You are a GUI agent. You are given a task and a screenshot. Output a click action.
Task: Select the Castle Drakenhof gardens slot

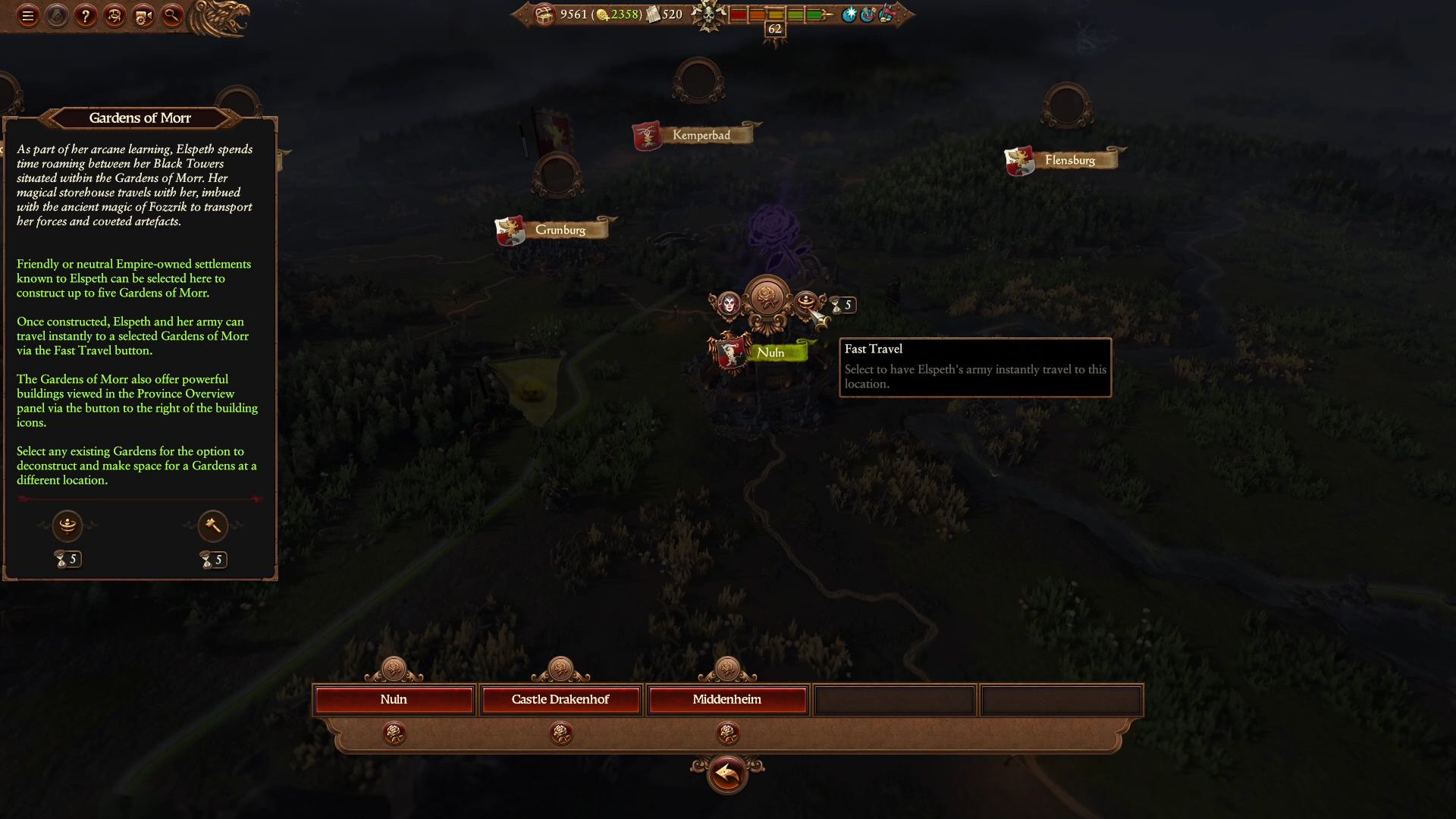tap(560, 700)
